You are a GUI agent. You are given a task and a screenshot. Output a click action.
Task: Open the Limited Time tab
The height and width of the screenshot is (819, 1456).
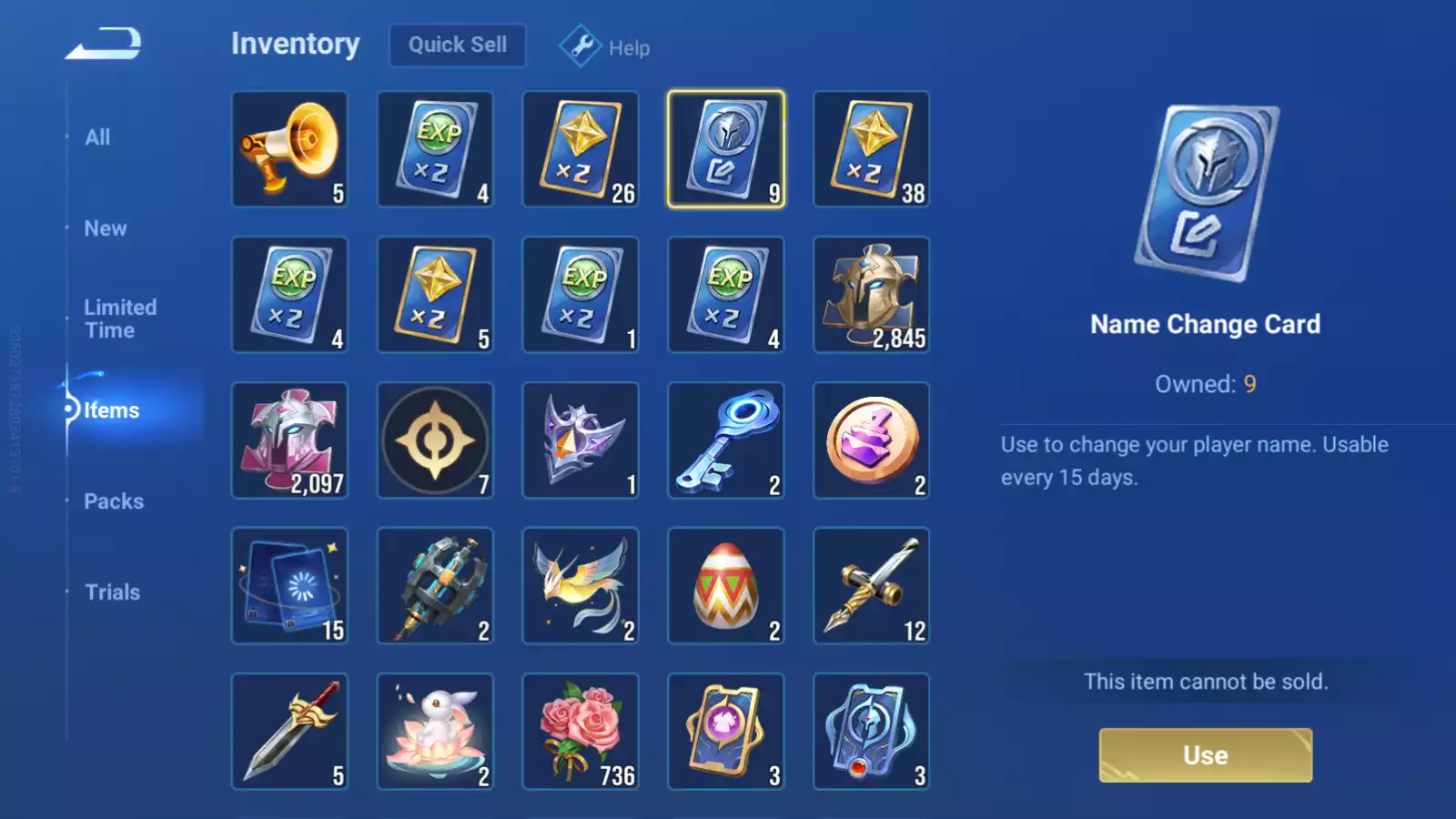[120, 318]
